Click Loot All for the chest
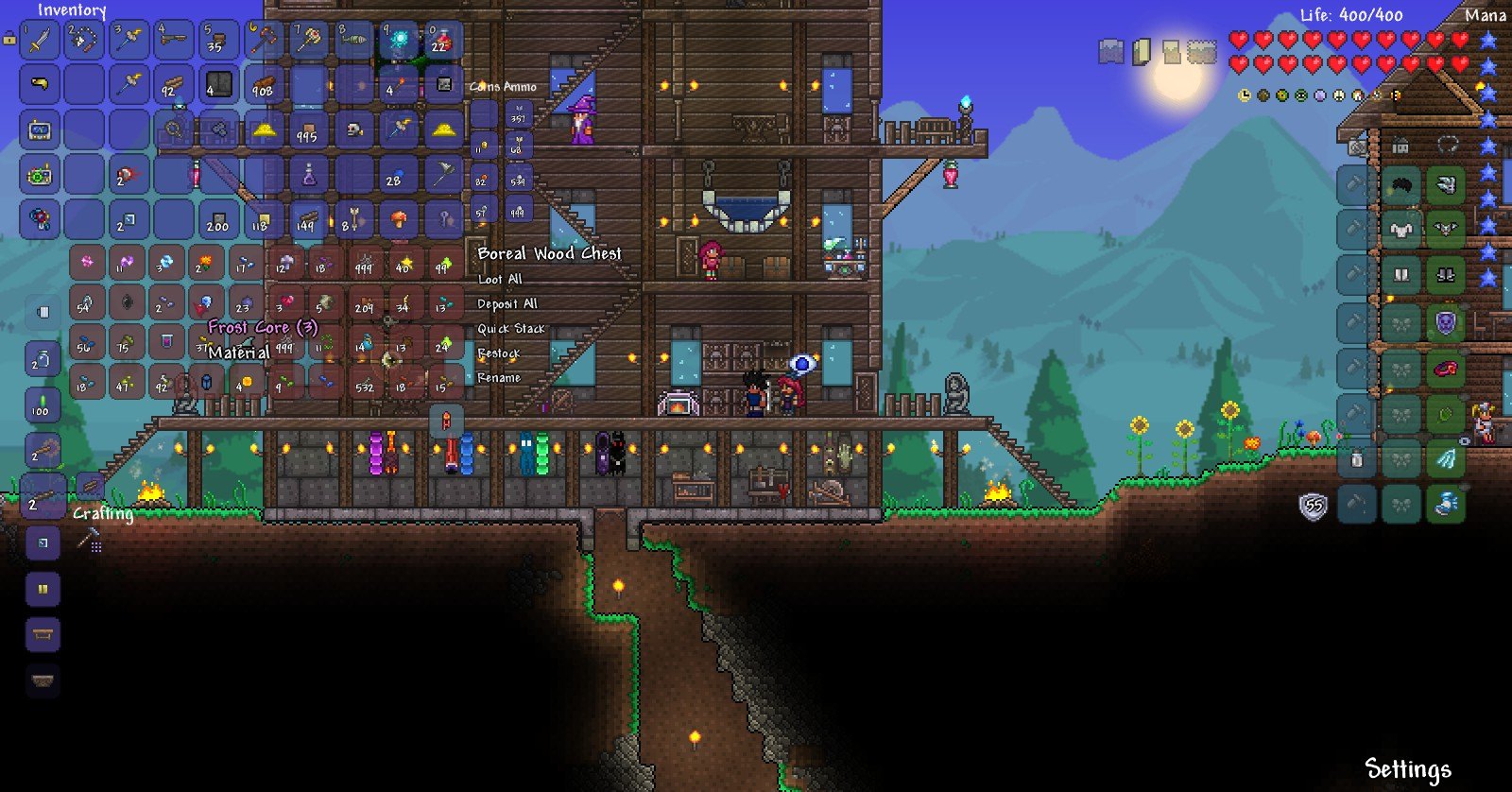 [x=500, y=279]
